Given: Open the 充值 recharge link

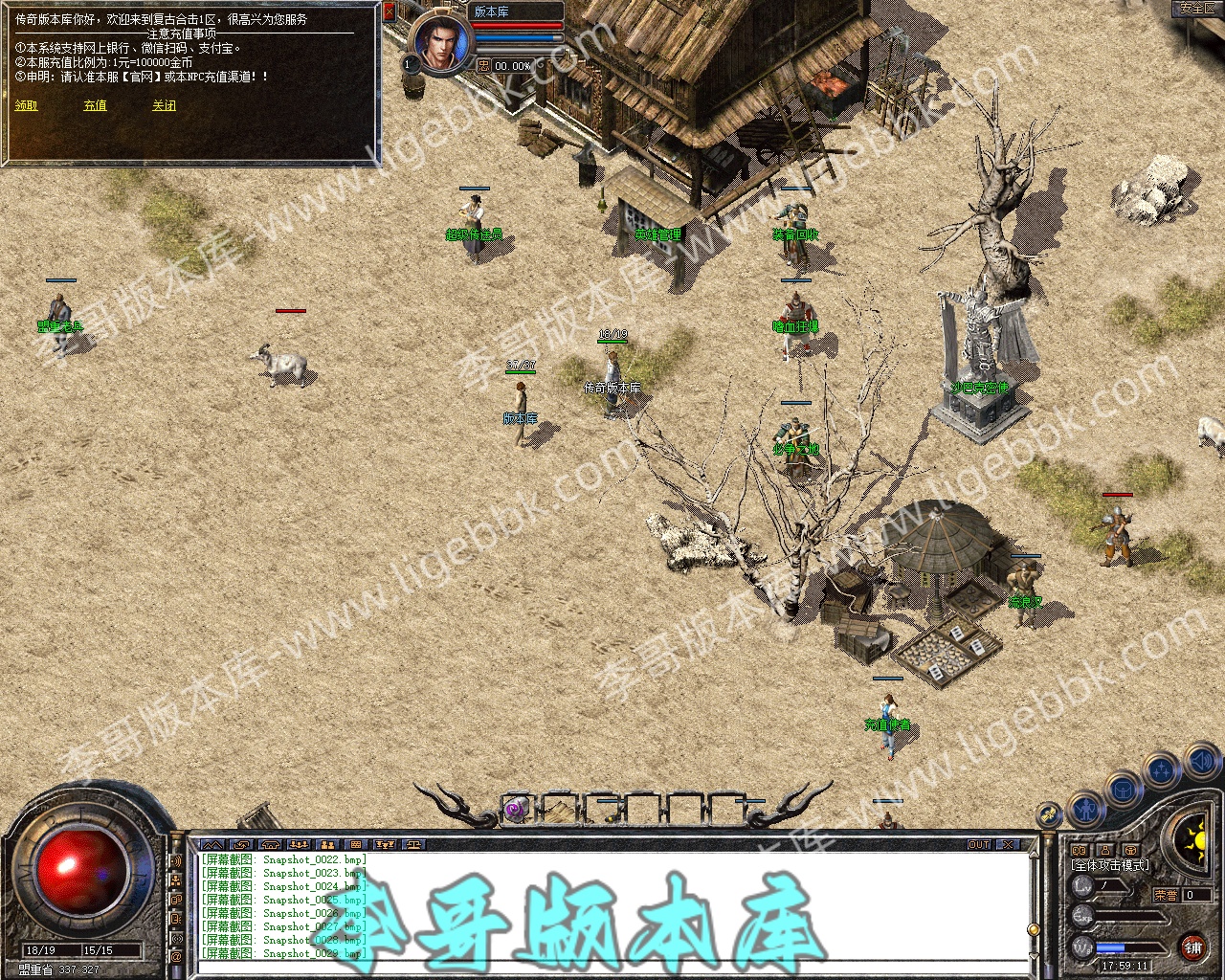Looking at the screenshot, I should coord(95,105).
